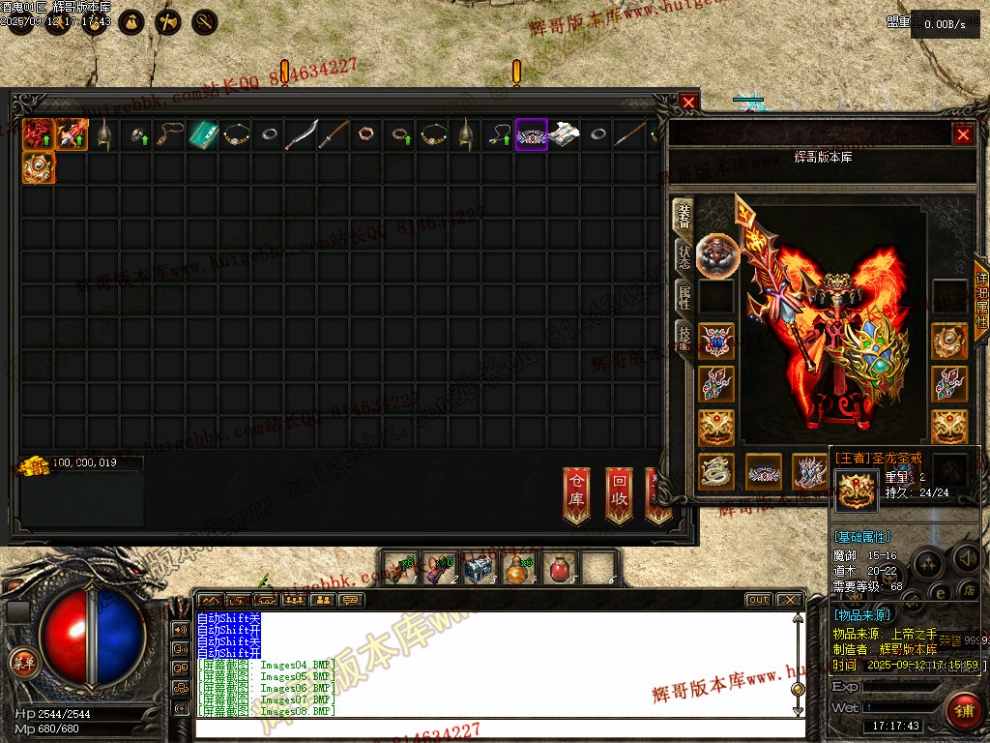990x743 pixels.
Task: Show detailed attributes (详细属性) side tab
Action: pyautogui.click(x=980, y=302)
